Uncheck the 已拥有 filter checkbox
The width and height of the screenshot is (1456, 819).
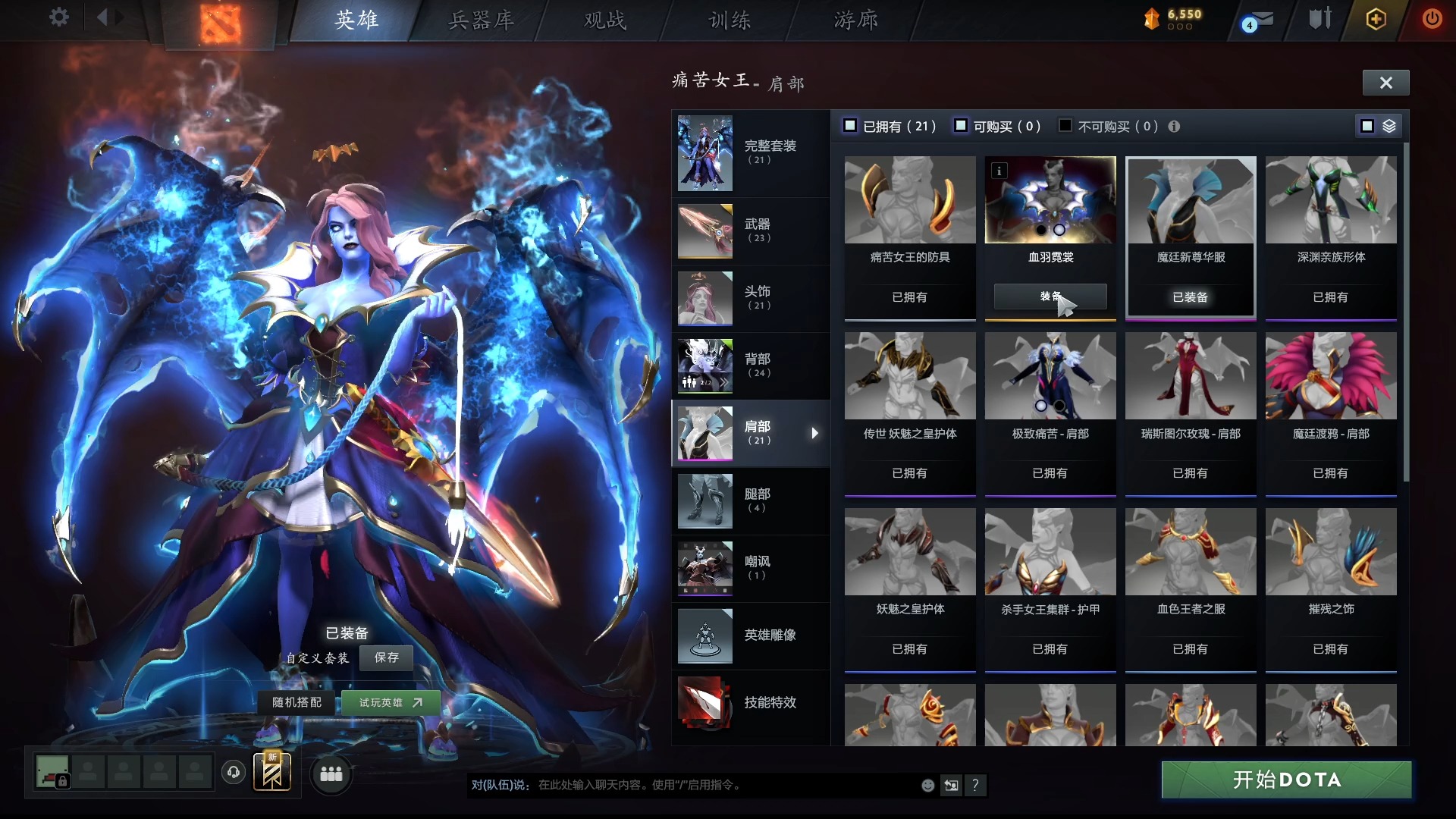click(x=850, y=125)
